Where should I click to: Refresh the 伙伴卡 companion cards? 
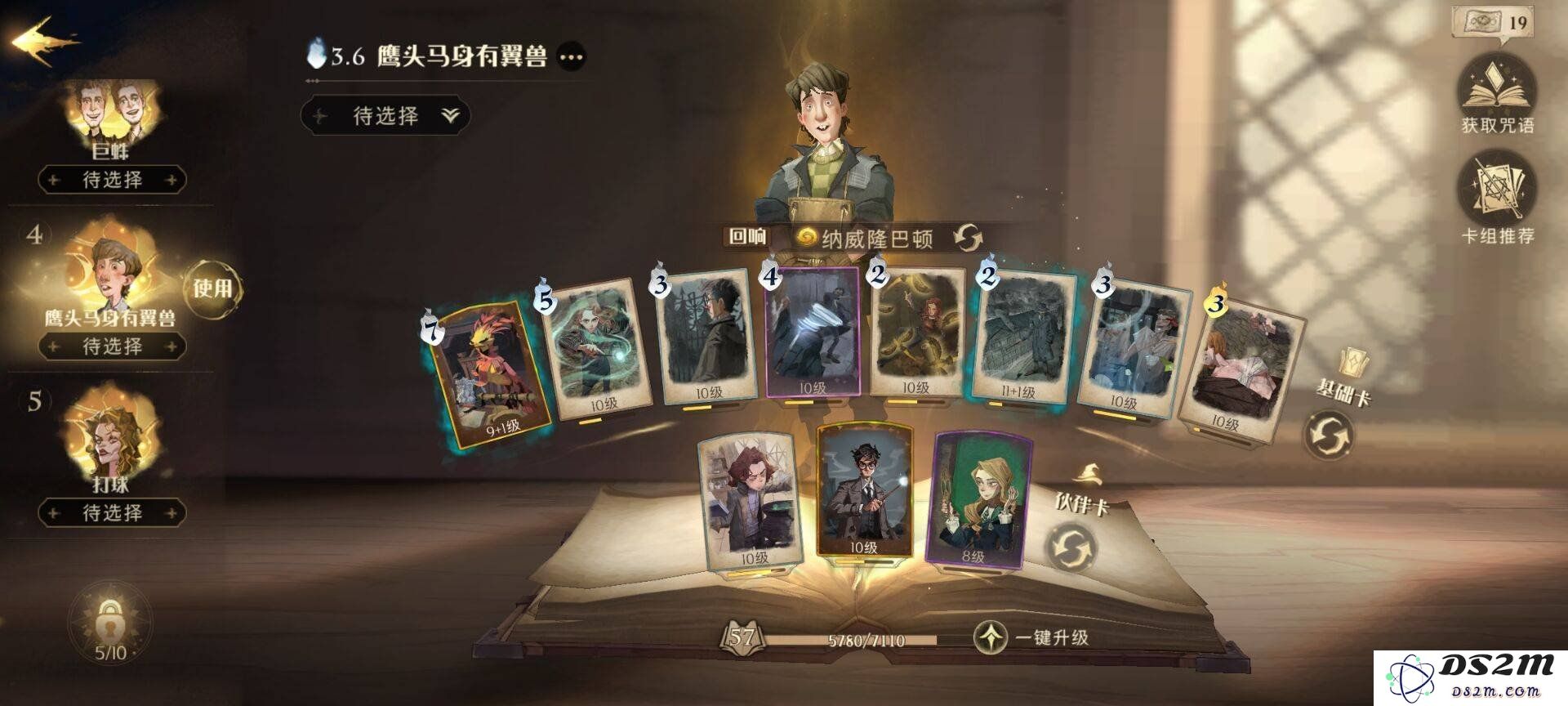point(1071,547)
